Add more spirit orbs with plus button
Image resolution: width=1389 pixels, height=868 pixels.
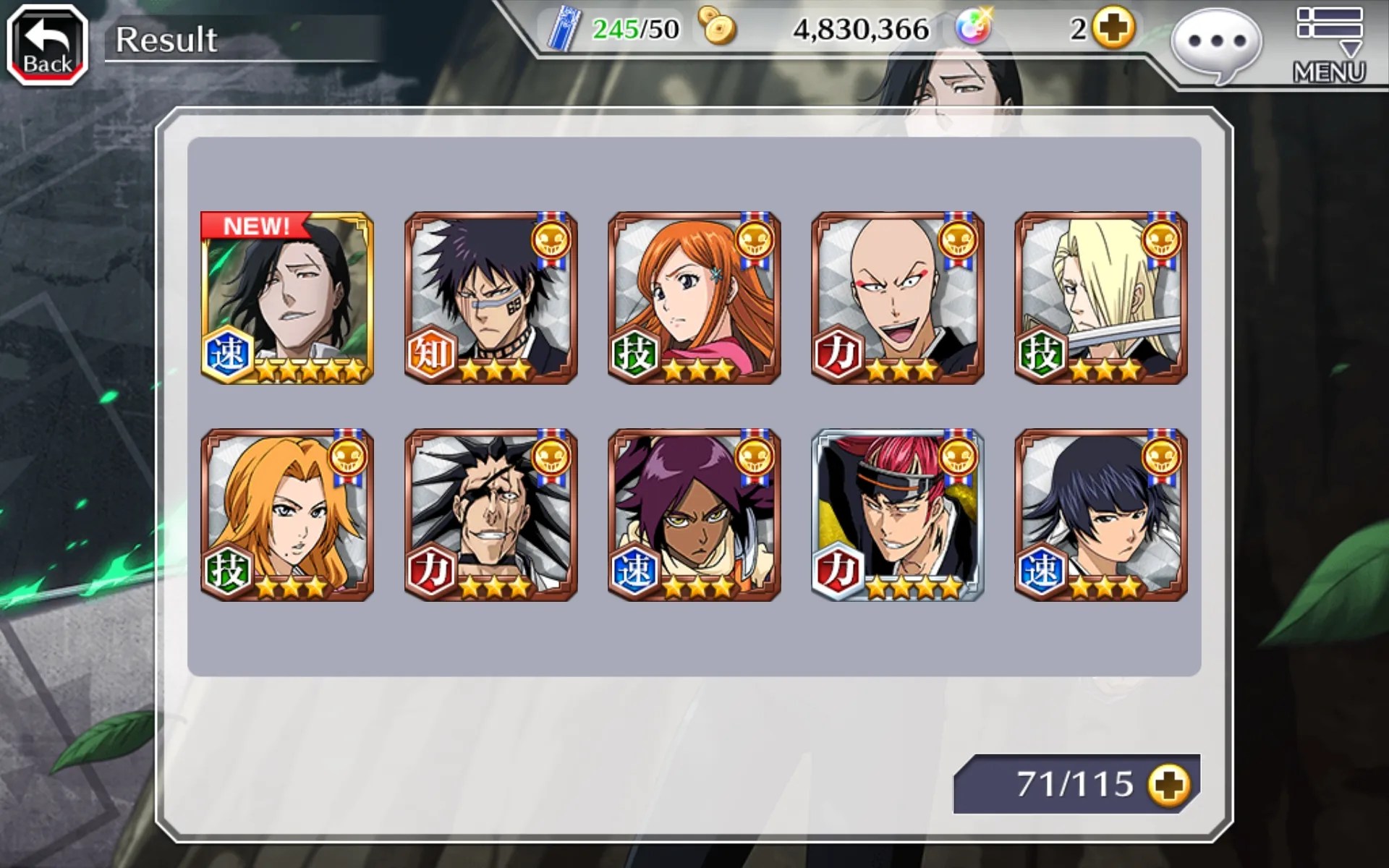[x=1113, y=29]
